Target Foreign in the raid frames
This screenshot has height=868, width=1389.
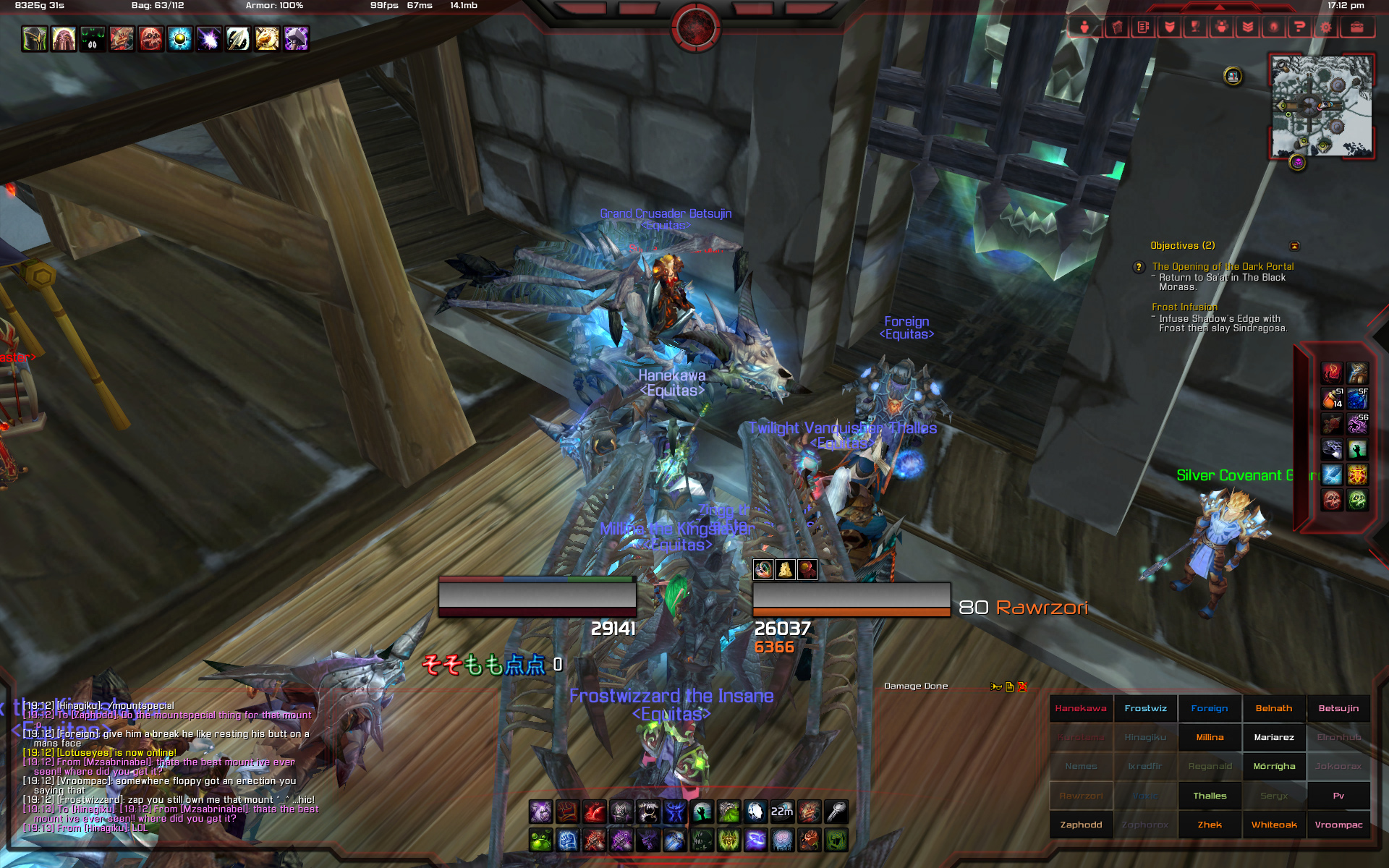tap(1210, 709)
